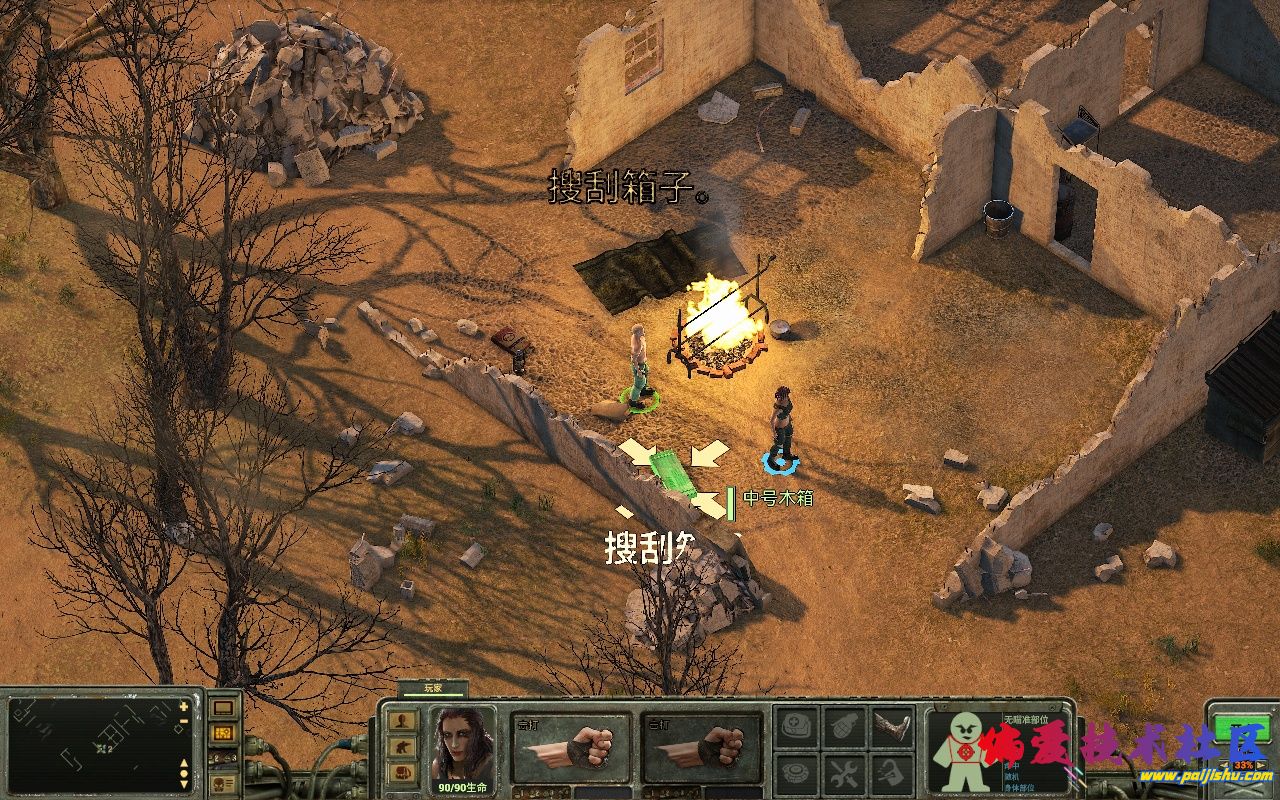Image resolution: width=1280 pixels, height=800 pixels.
Task: Click the landmine quick slot icon
Action: pos(795,774)
